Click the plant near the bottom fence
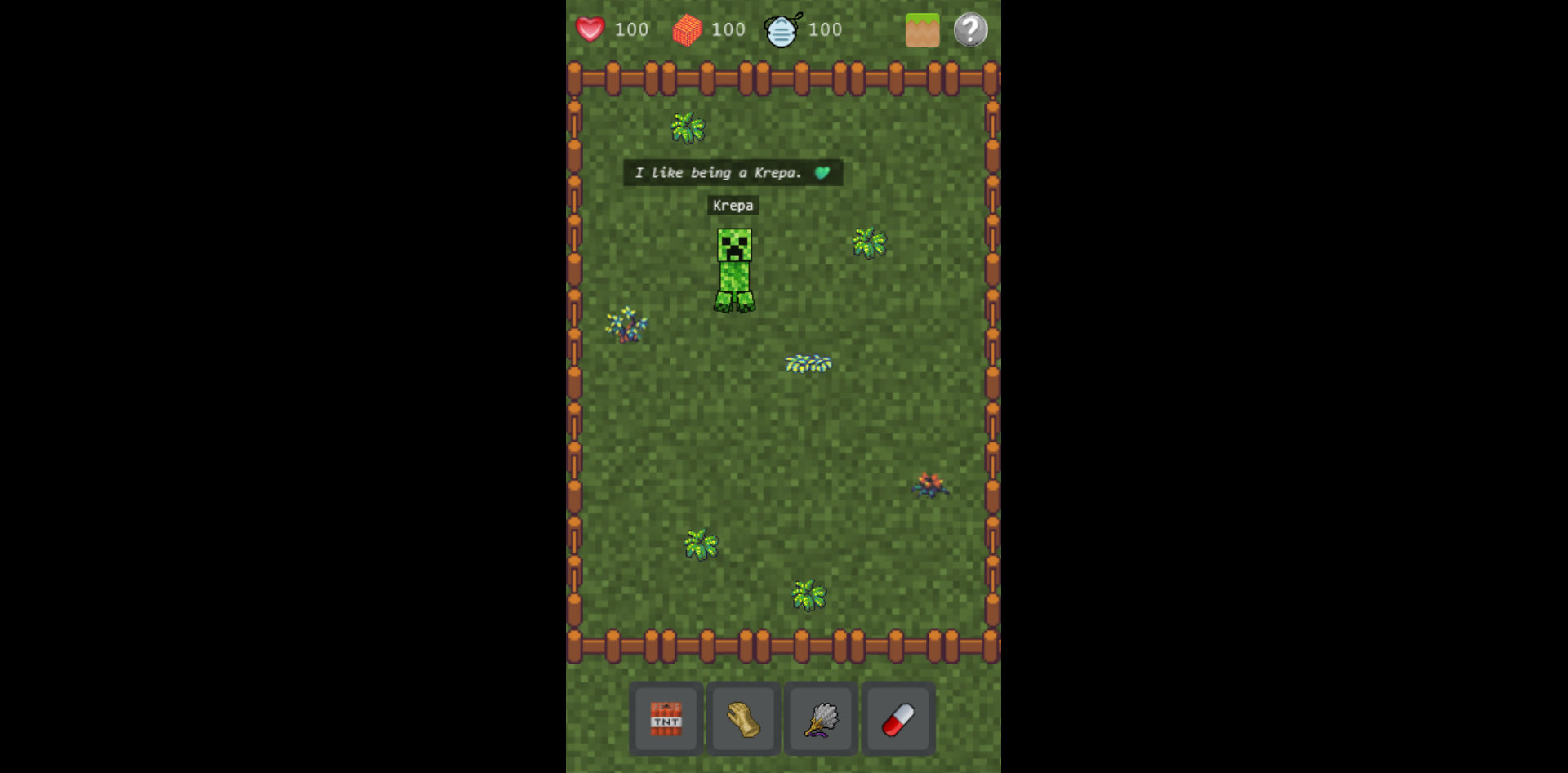The width and height of the screenshot is (1568, 773). pyautogui.click(x=808, y=594)
